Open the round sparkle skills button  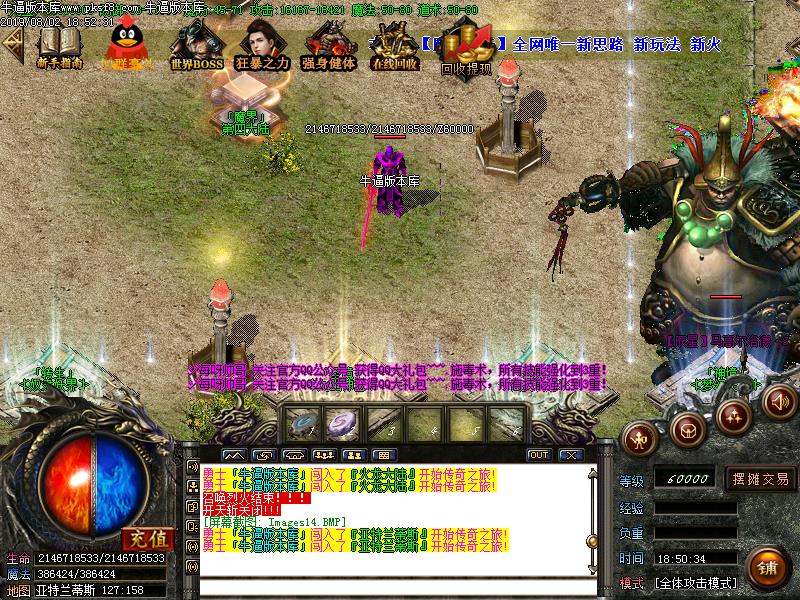[x=735, y=413]
